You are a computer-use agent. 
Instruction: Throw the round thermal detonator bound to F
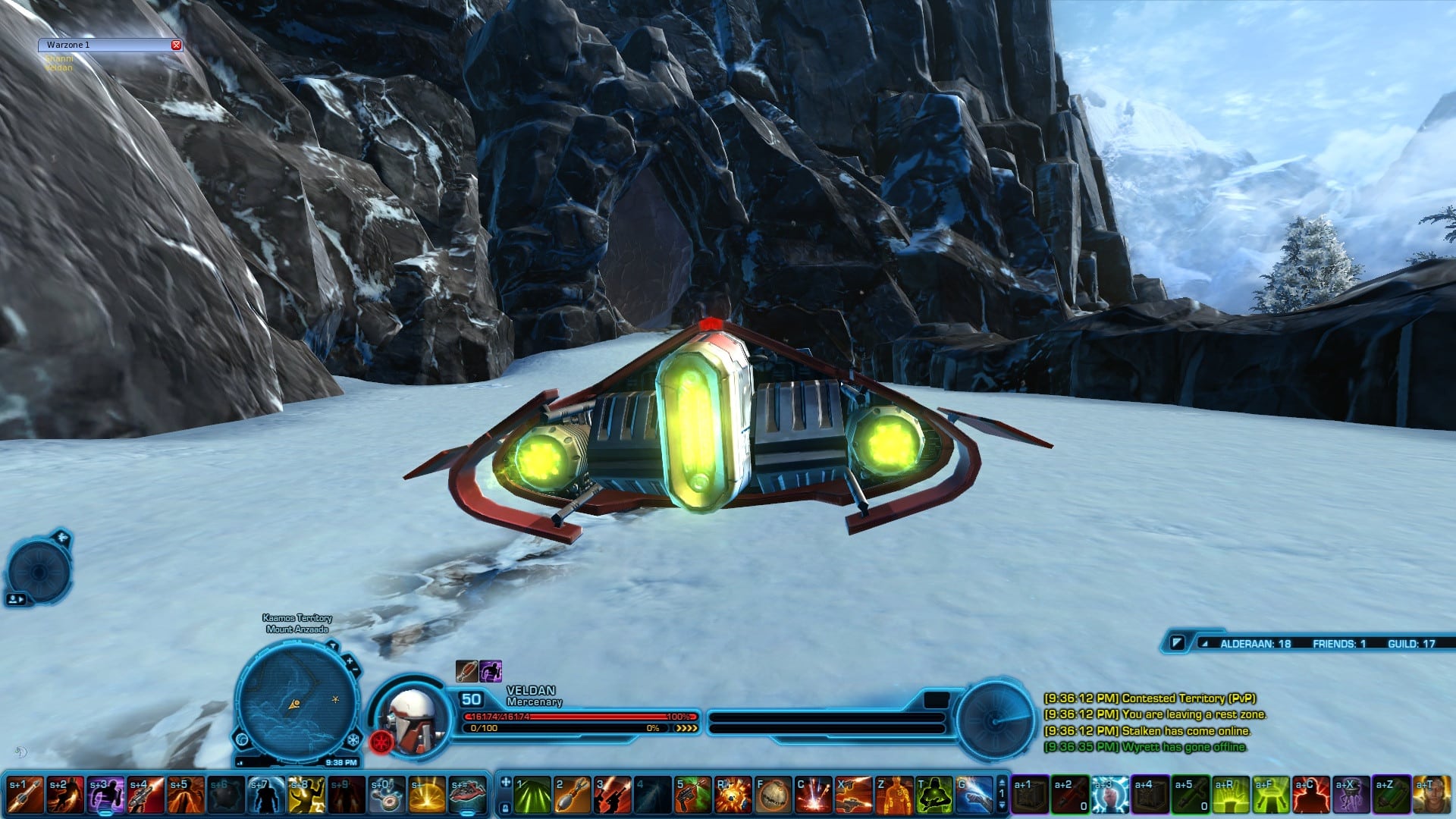pyautogui.click(x=773, y=795)
